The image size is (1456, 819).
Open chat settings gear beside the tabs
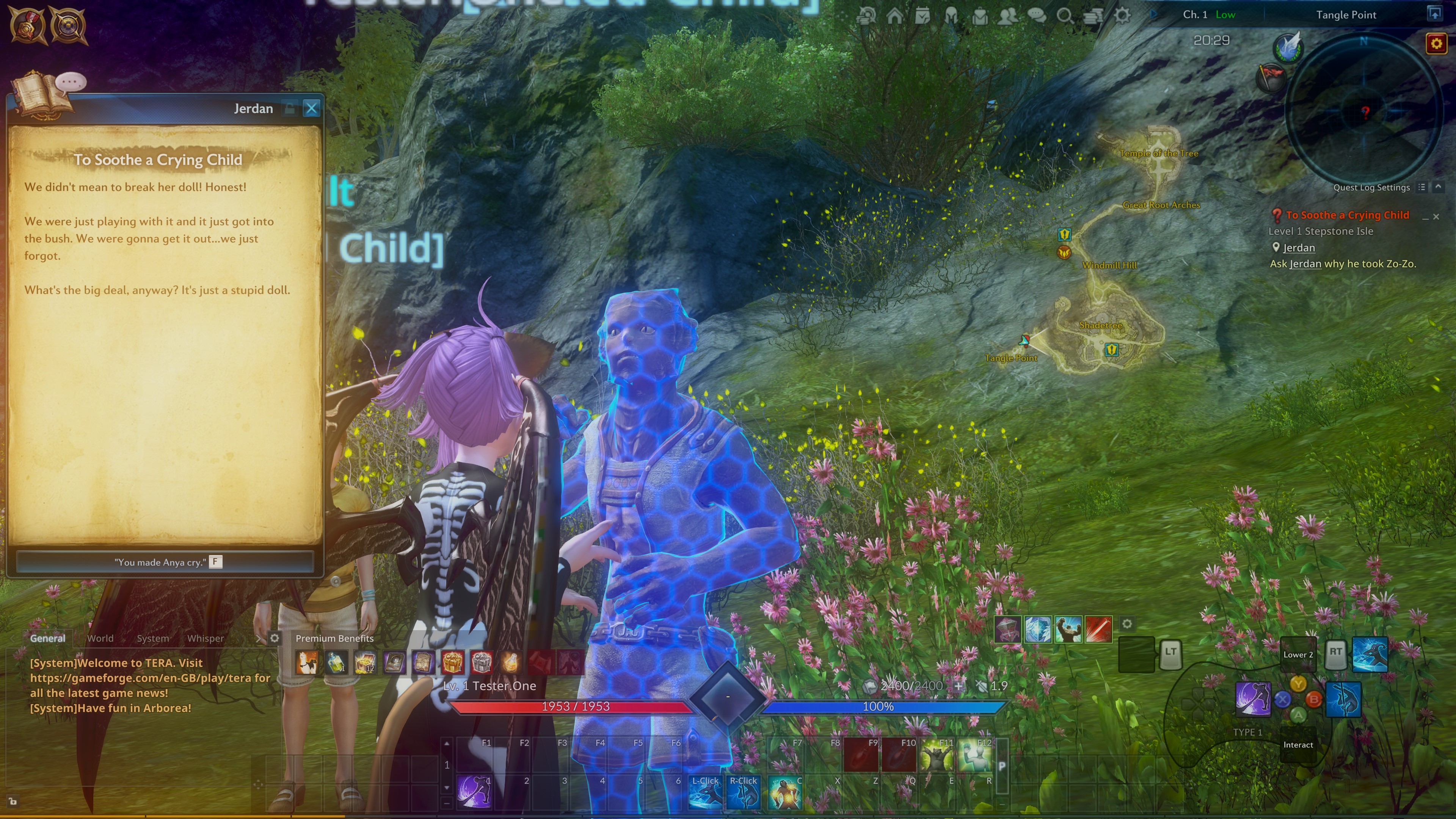point(275,638)
